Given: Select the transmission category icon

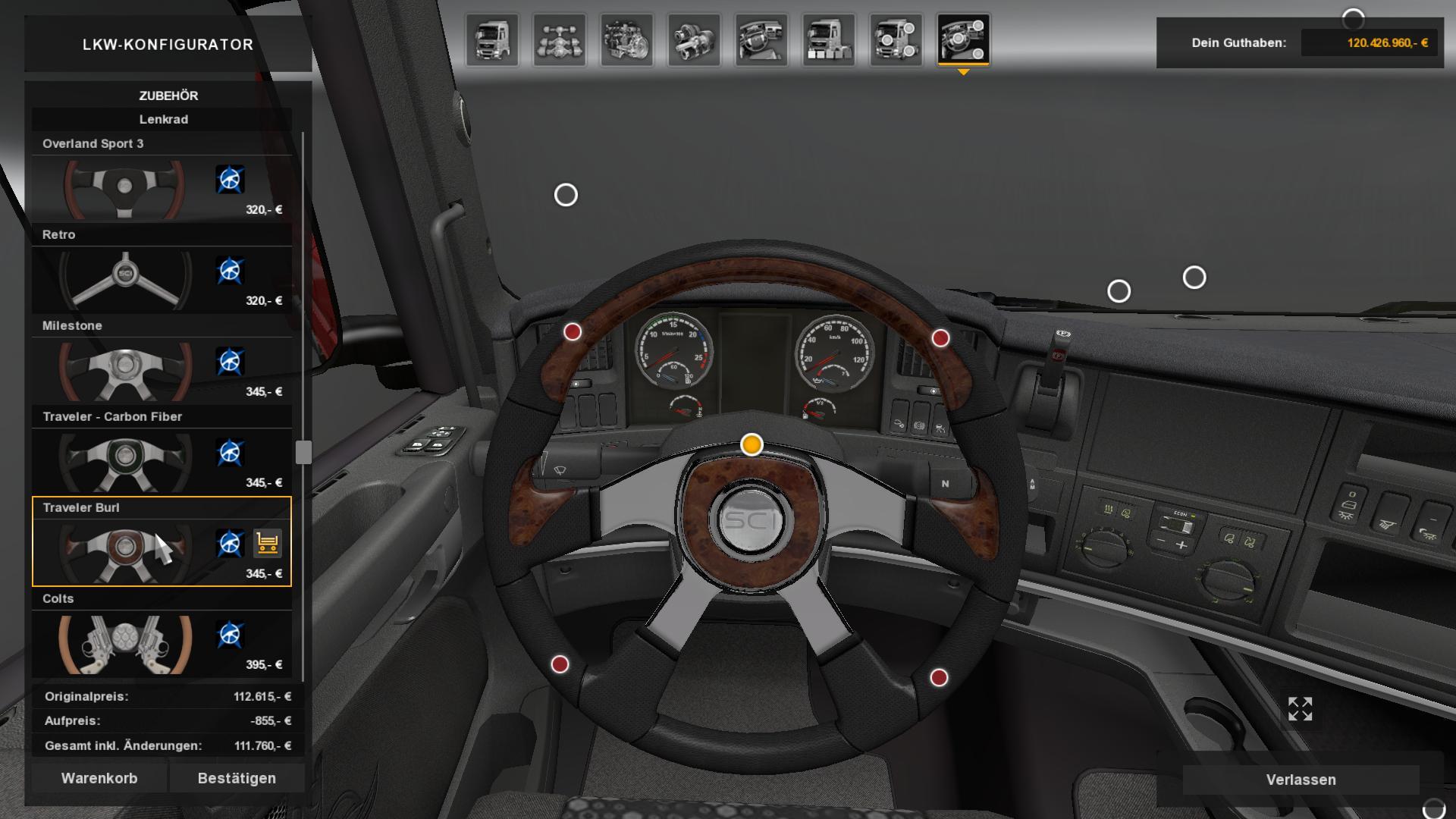Looking at the screenshot, I should (694, 39).
